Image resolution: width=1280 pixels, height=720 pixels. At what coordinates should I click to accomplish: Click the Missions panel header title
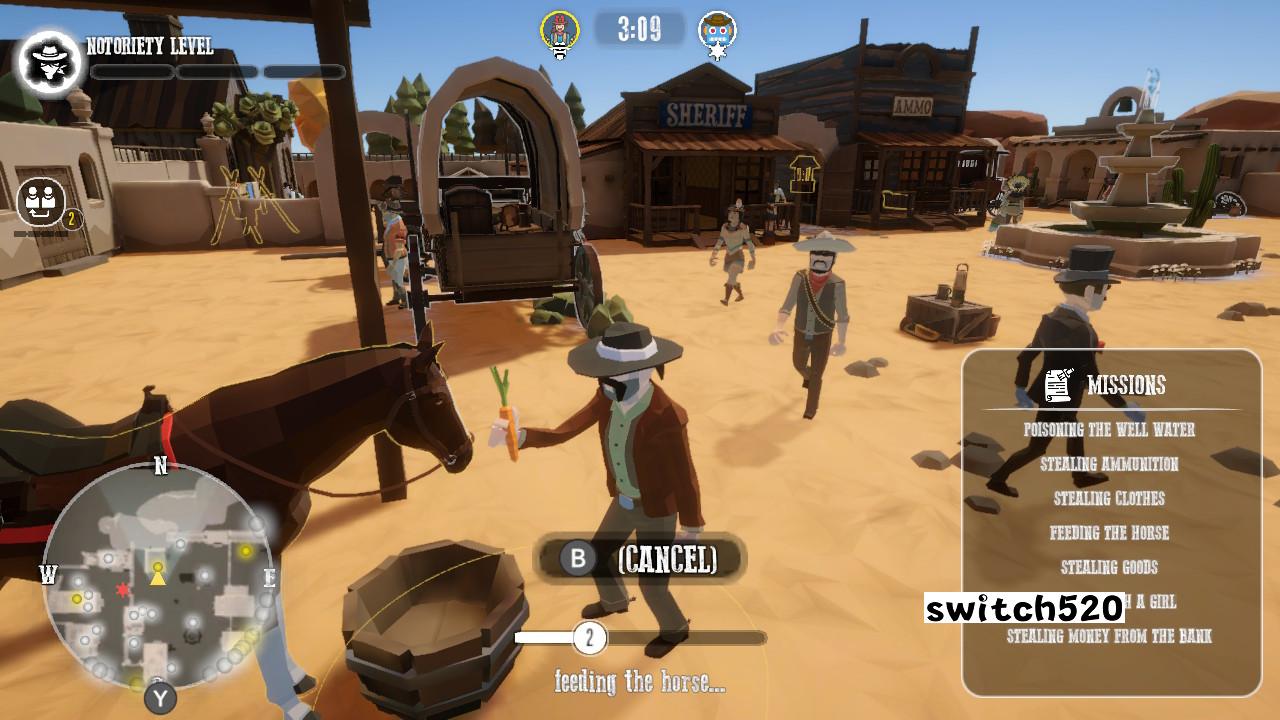(x=1129, y=382)
